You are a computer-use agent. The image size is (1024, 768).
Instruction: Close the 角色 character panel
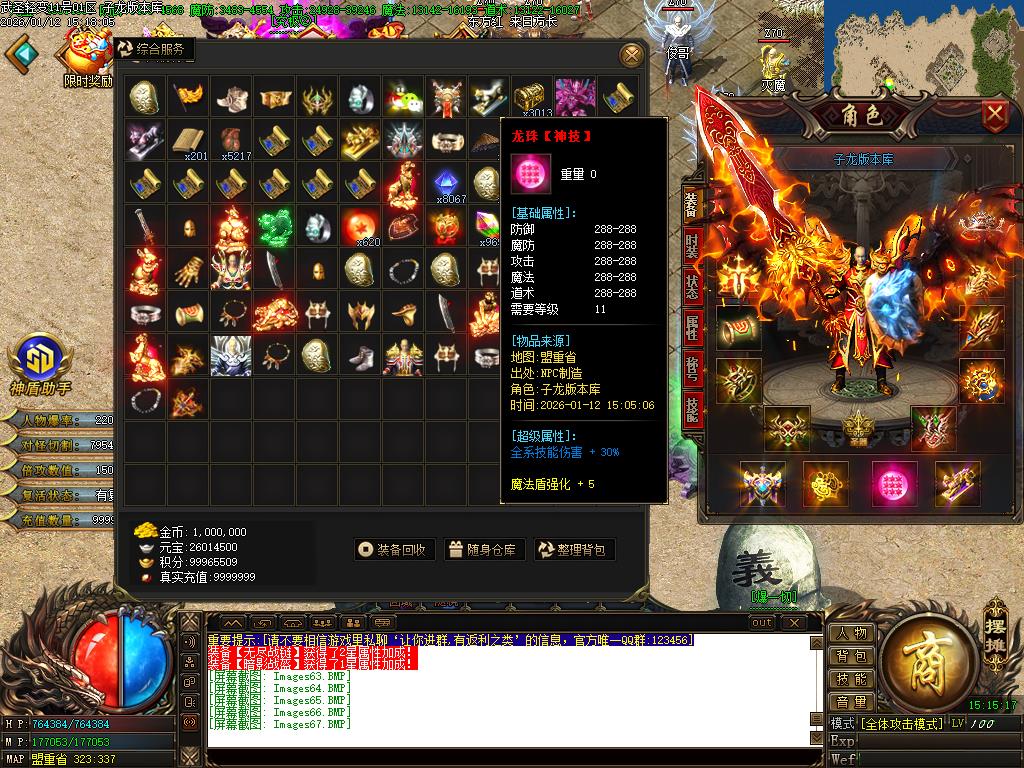point(994,115)
